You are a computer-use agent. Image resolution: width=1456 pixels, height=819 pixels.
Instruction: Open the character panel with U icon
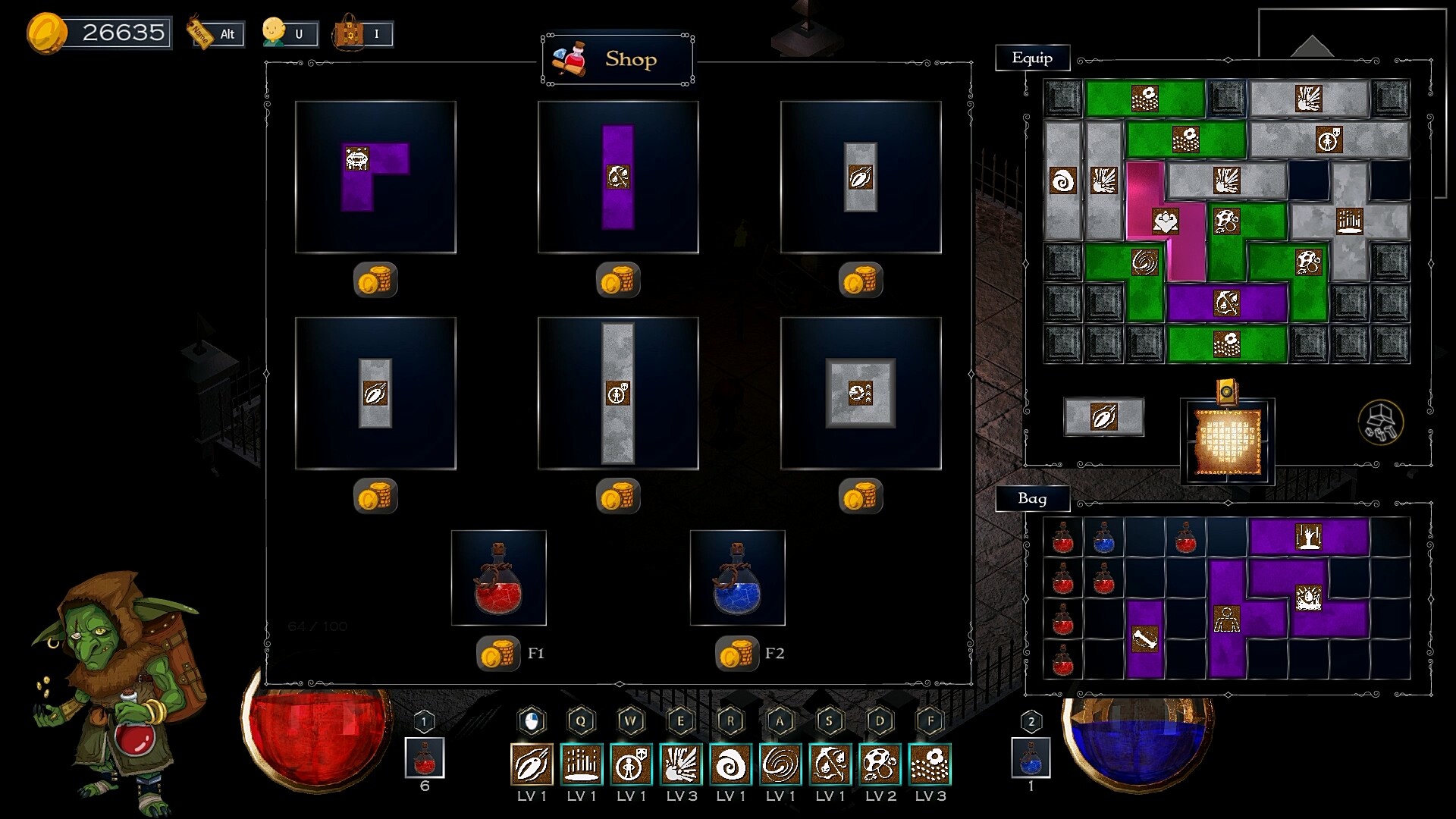pyautogui.click(x=288, y=33)
